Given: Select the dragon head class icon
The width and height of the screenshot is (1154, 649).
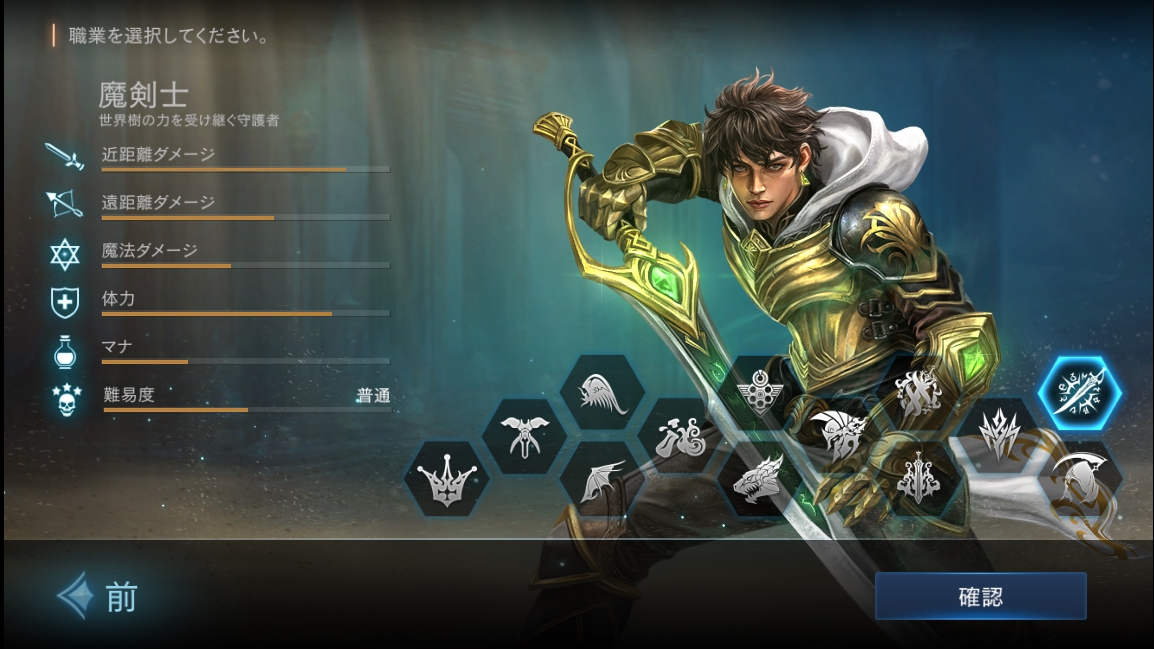Looking at the screenshot, I should coord(759,478).
